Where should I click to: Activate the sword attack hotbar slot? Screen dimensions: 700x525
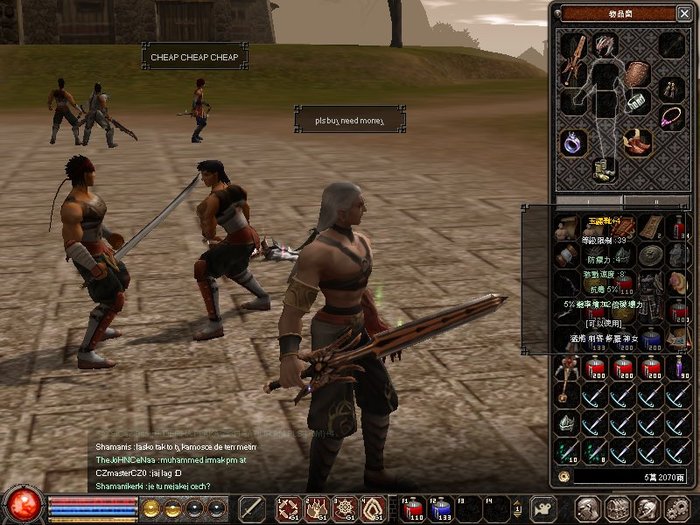pos(251,508)
